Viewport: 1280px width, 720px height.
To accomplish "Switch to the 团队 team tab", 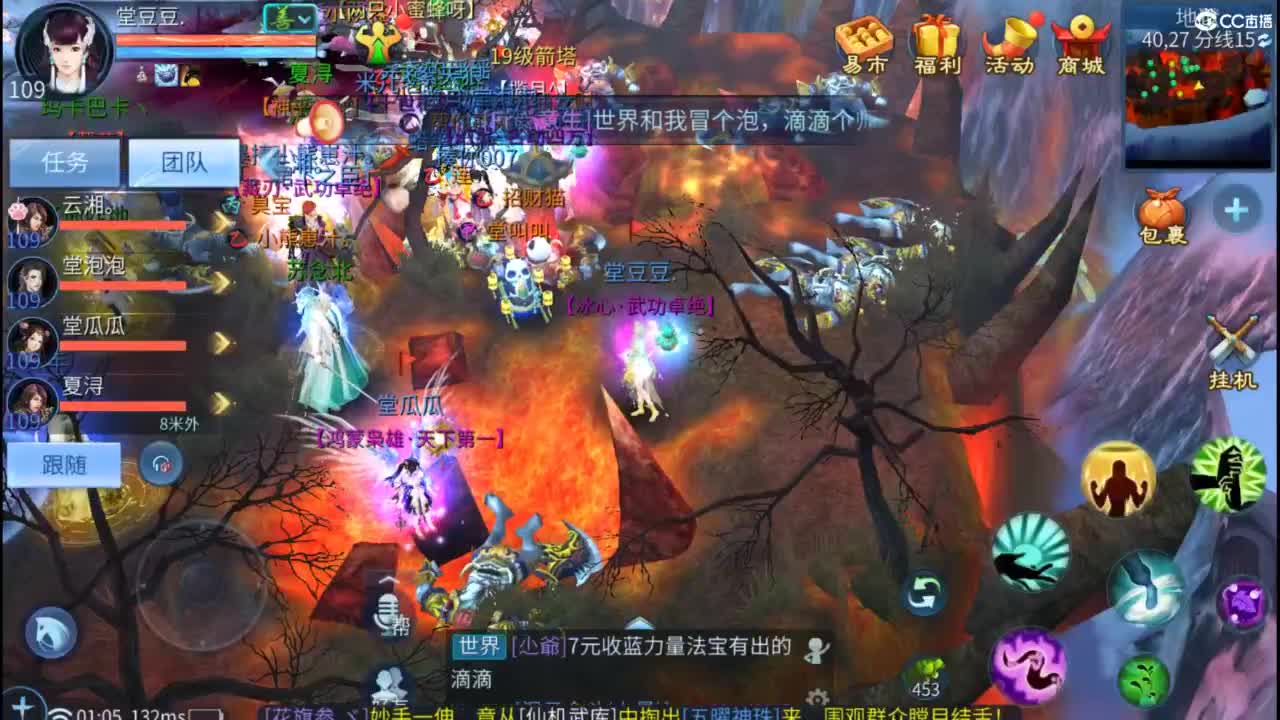I will pyautogui.click(x=185, y=162).
